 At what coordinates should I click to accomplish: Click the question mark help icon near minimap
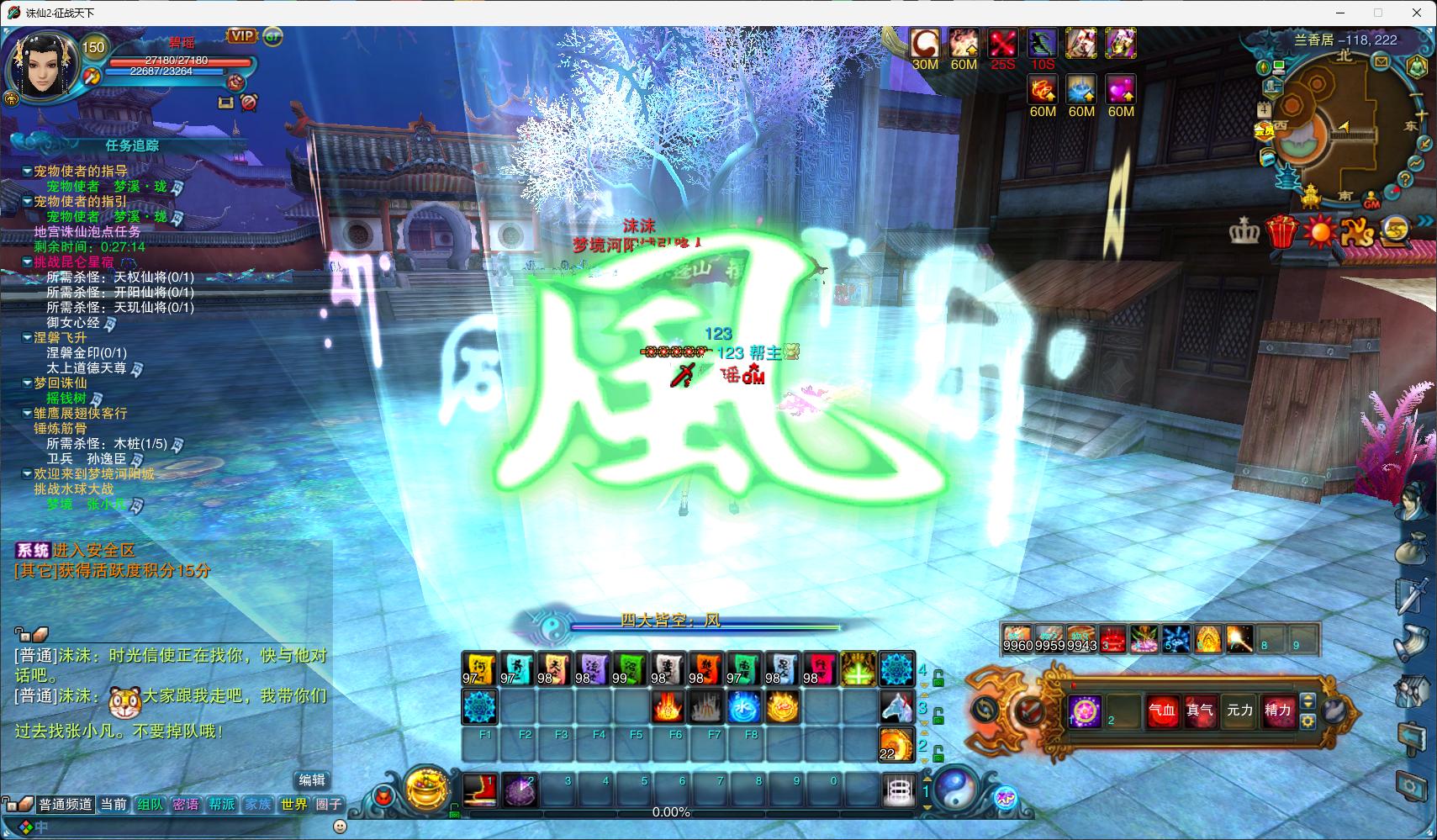click(x=1405, y=179)
